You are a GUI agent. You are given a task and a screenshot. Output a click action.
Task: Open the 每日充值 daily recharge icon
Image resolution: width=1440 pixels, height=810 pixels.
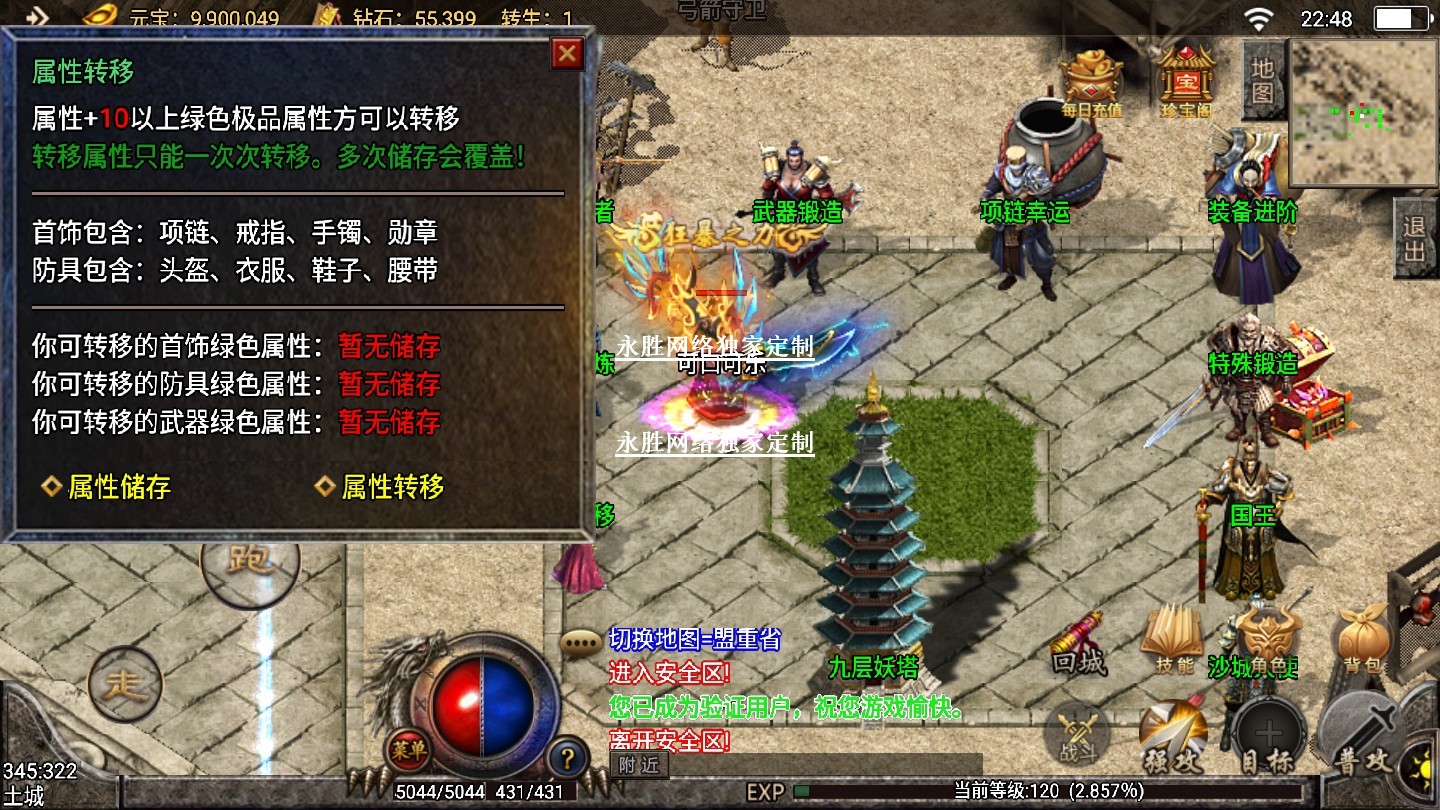(x=1091, y=79)
